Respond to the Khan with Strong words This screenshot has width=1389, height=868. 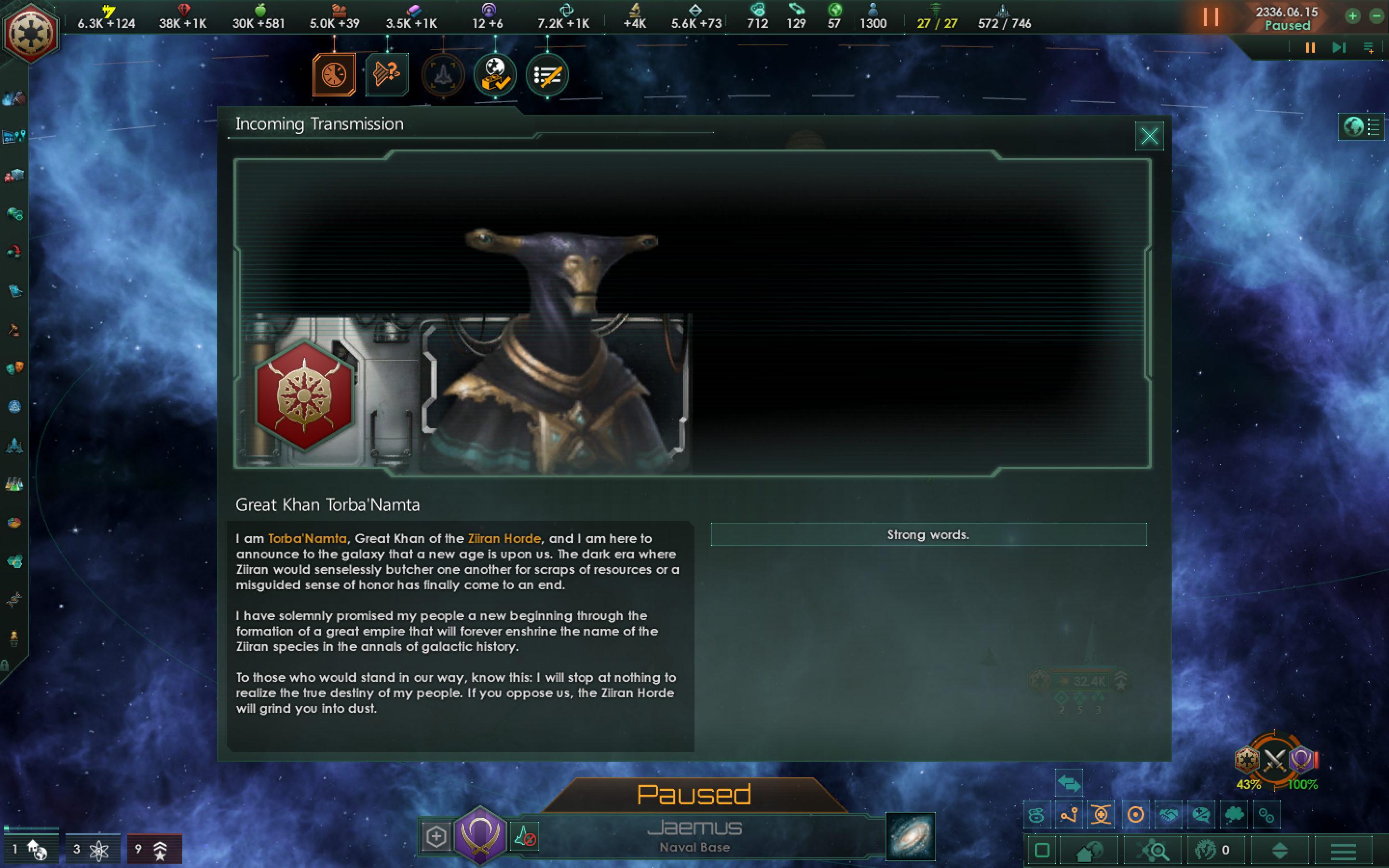click(x=928, y=534)
